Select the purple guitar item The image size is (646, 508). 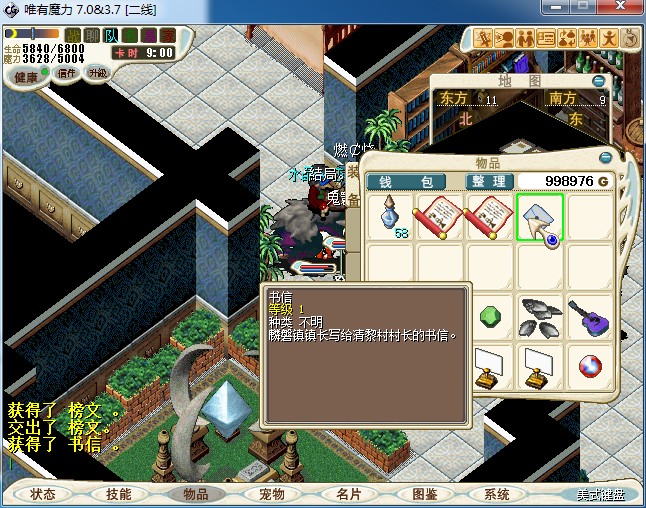(590, 315)
